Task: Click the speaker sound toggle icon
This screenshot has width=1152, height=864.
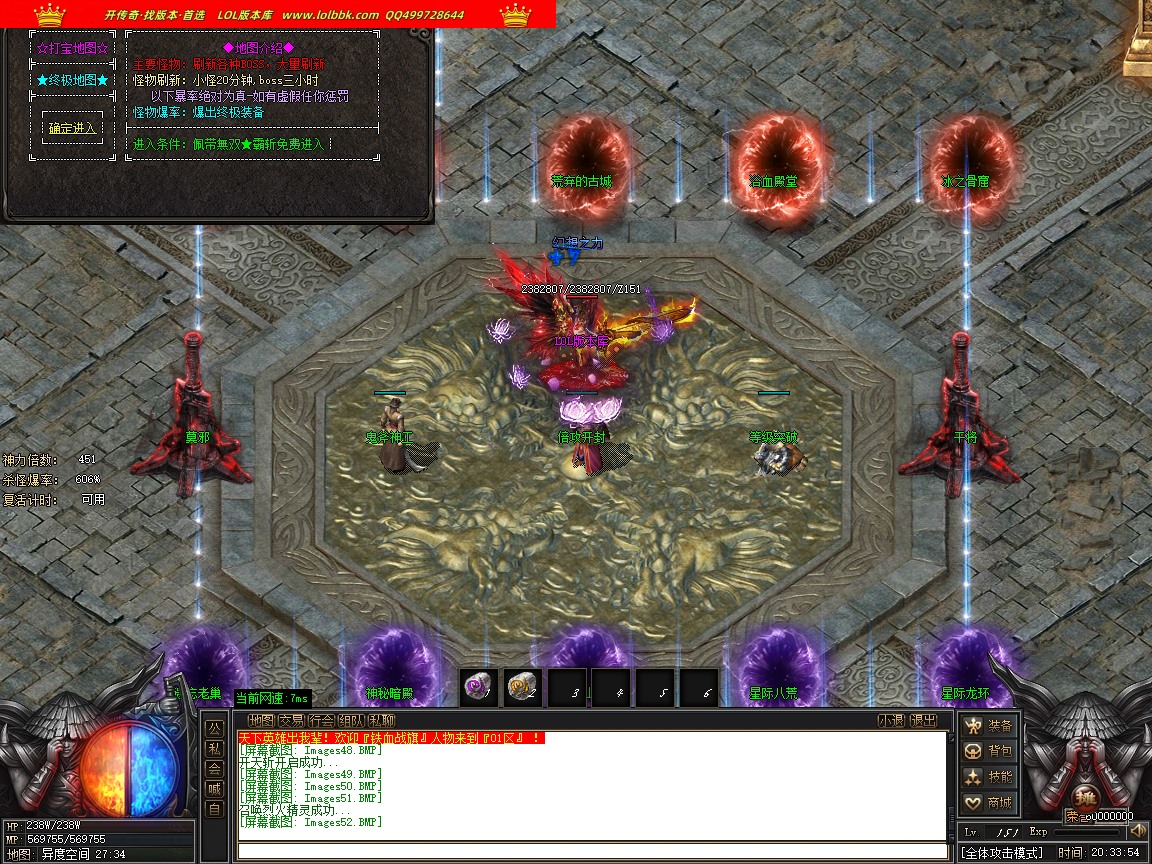Action: (1137, 831)
